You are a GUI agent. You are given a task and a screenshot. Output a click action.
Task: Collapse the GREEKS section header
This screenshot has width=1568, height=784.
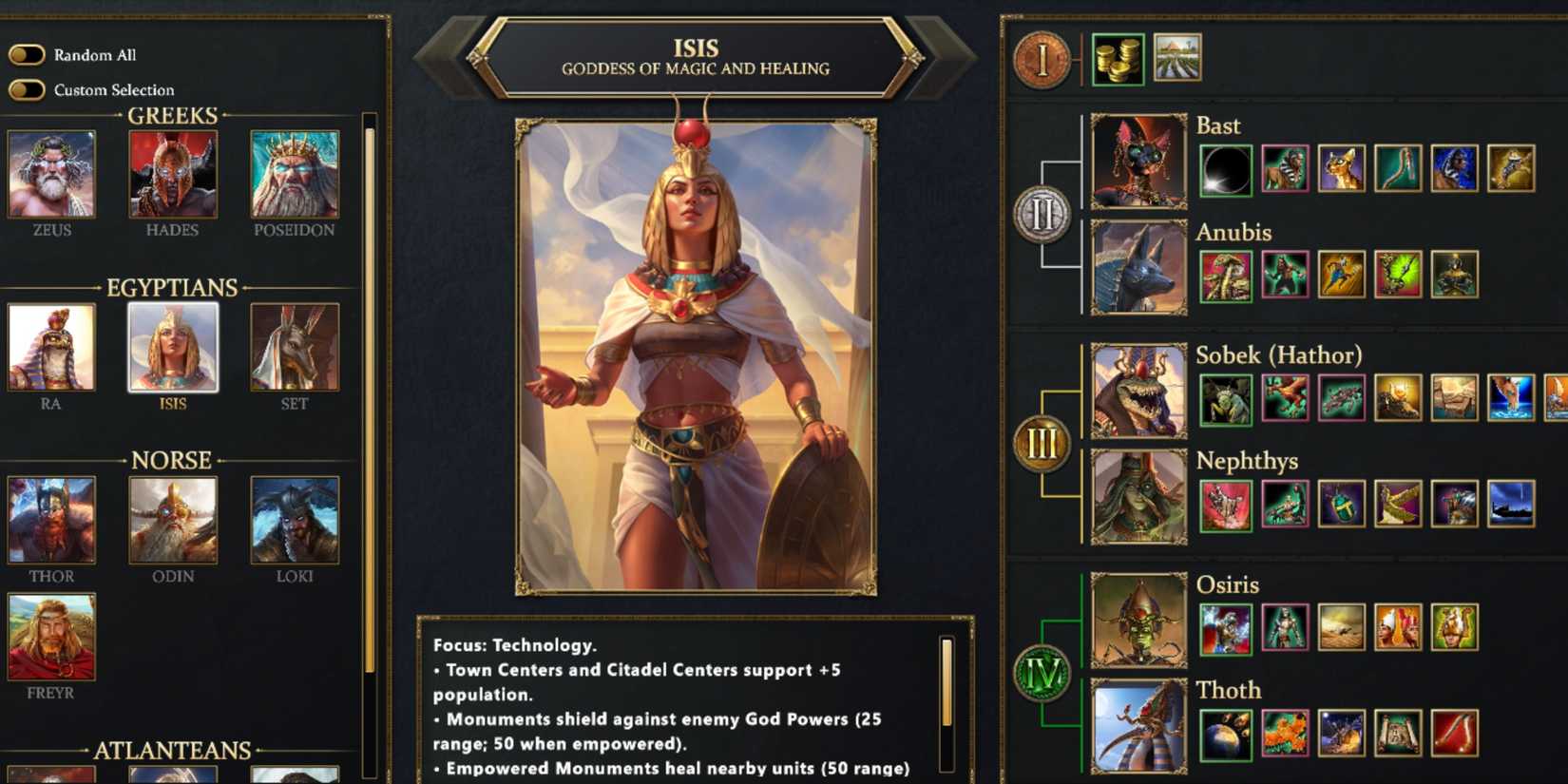tap(172, 116)
